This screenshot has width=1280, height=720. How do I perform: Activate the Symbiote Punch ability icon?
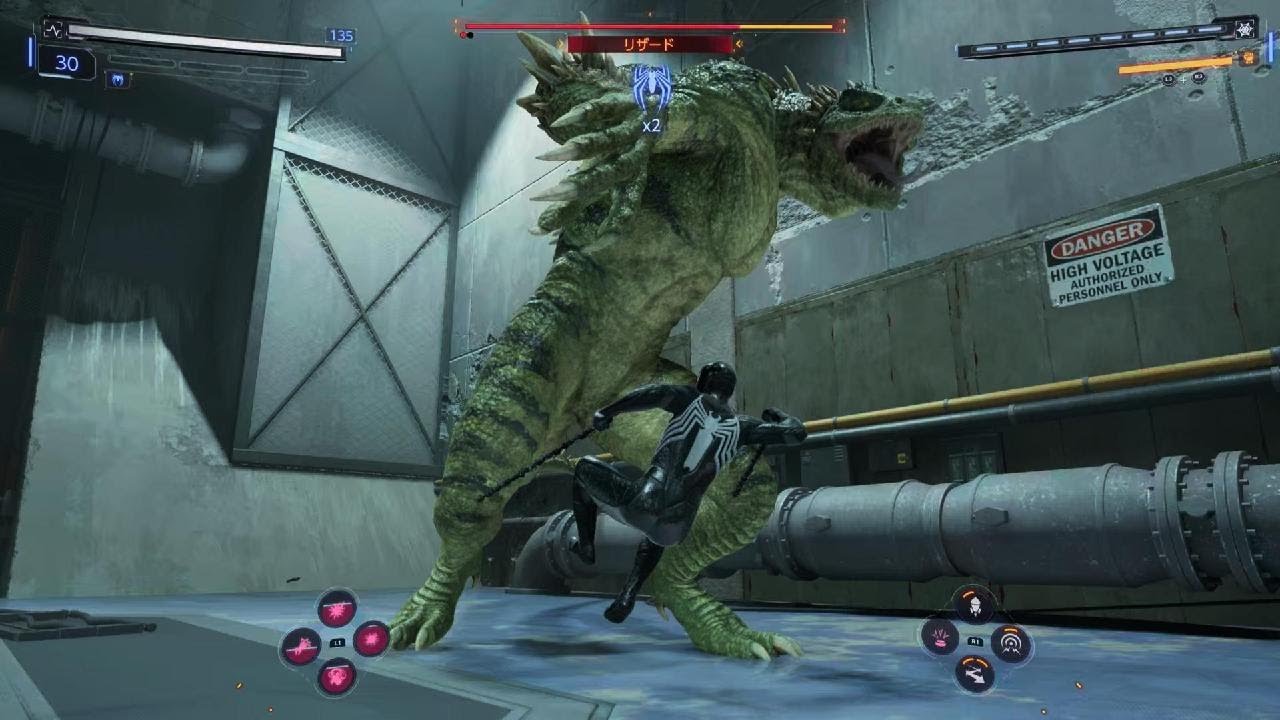click(337, 608)
